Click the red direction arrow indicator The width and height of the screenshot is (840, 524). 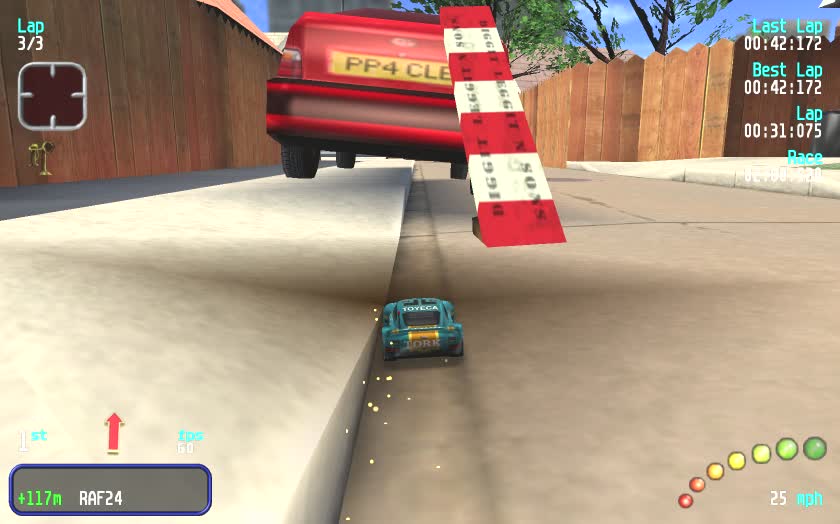click(114, 432)
